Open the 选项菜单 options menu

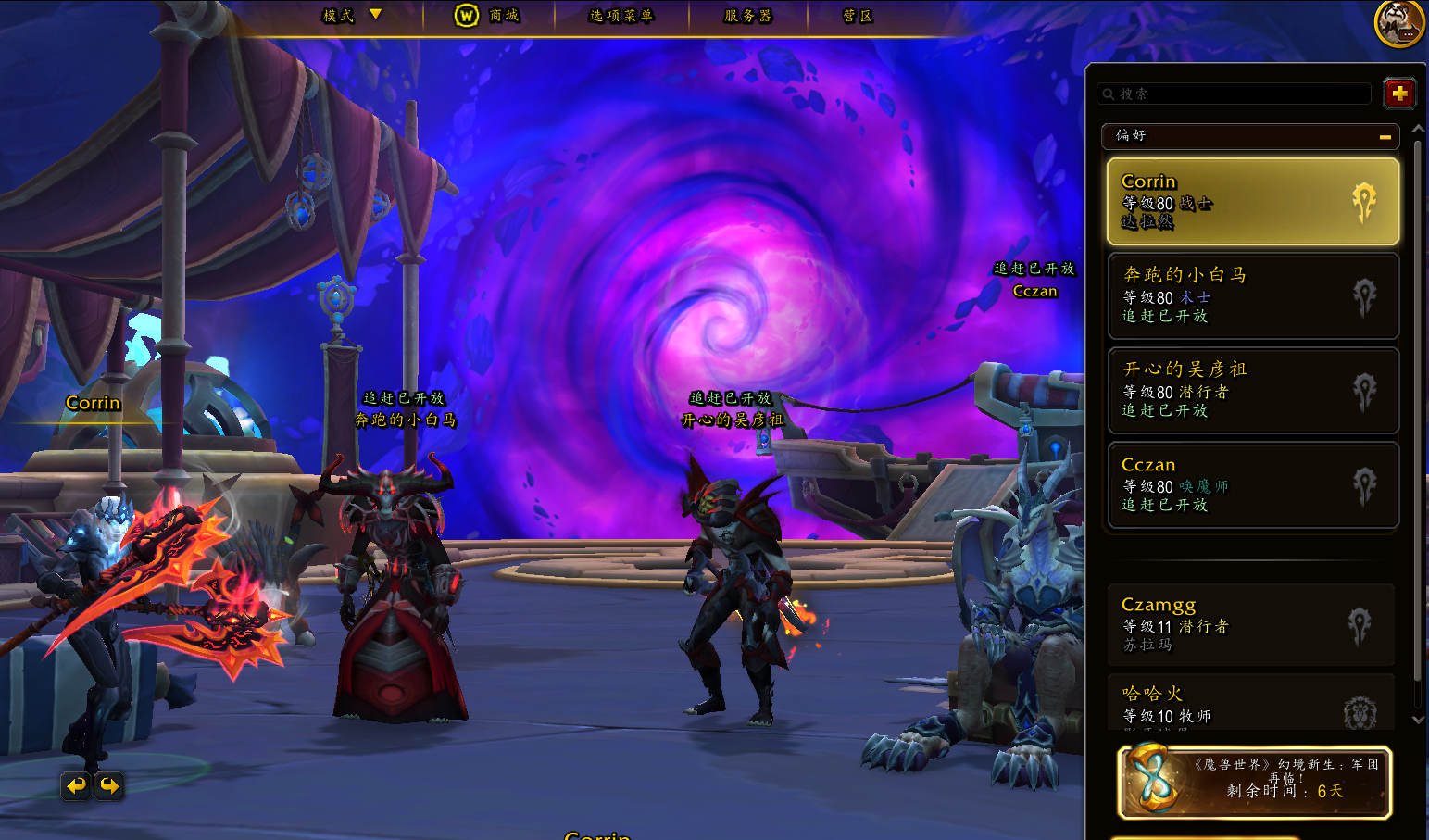(x=620, y=16)
